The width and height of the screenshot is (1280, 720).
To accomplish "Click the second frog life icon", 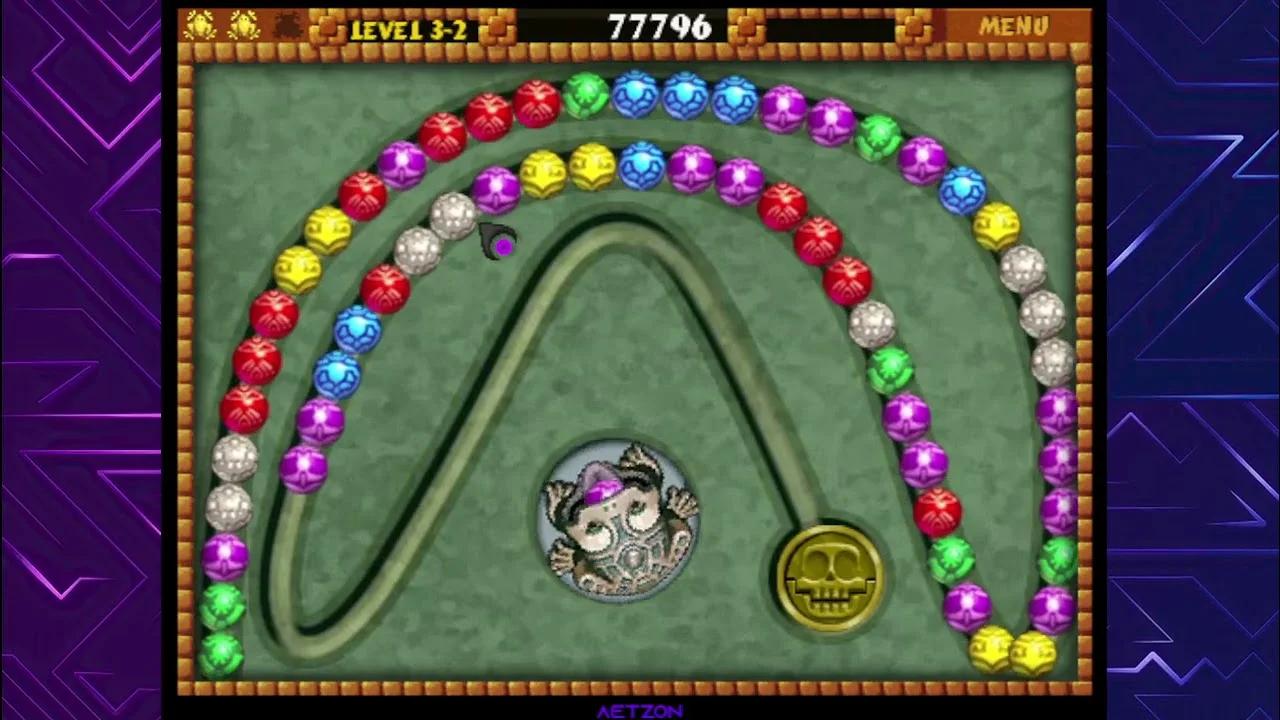I will tap(243, 25).
